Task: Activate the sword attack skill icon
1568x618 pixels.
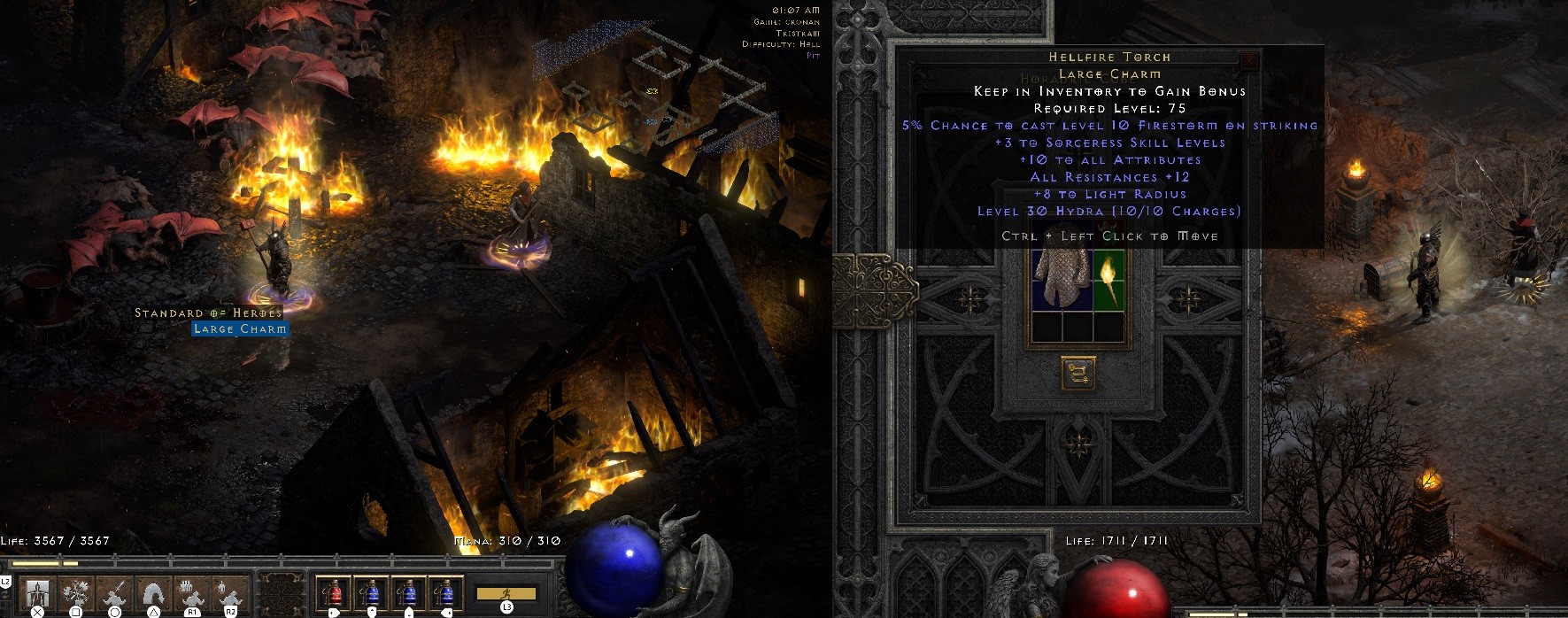Action: [x=114, y=592]
